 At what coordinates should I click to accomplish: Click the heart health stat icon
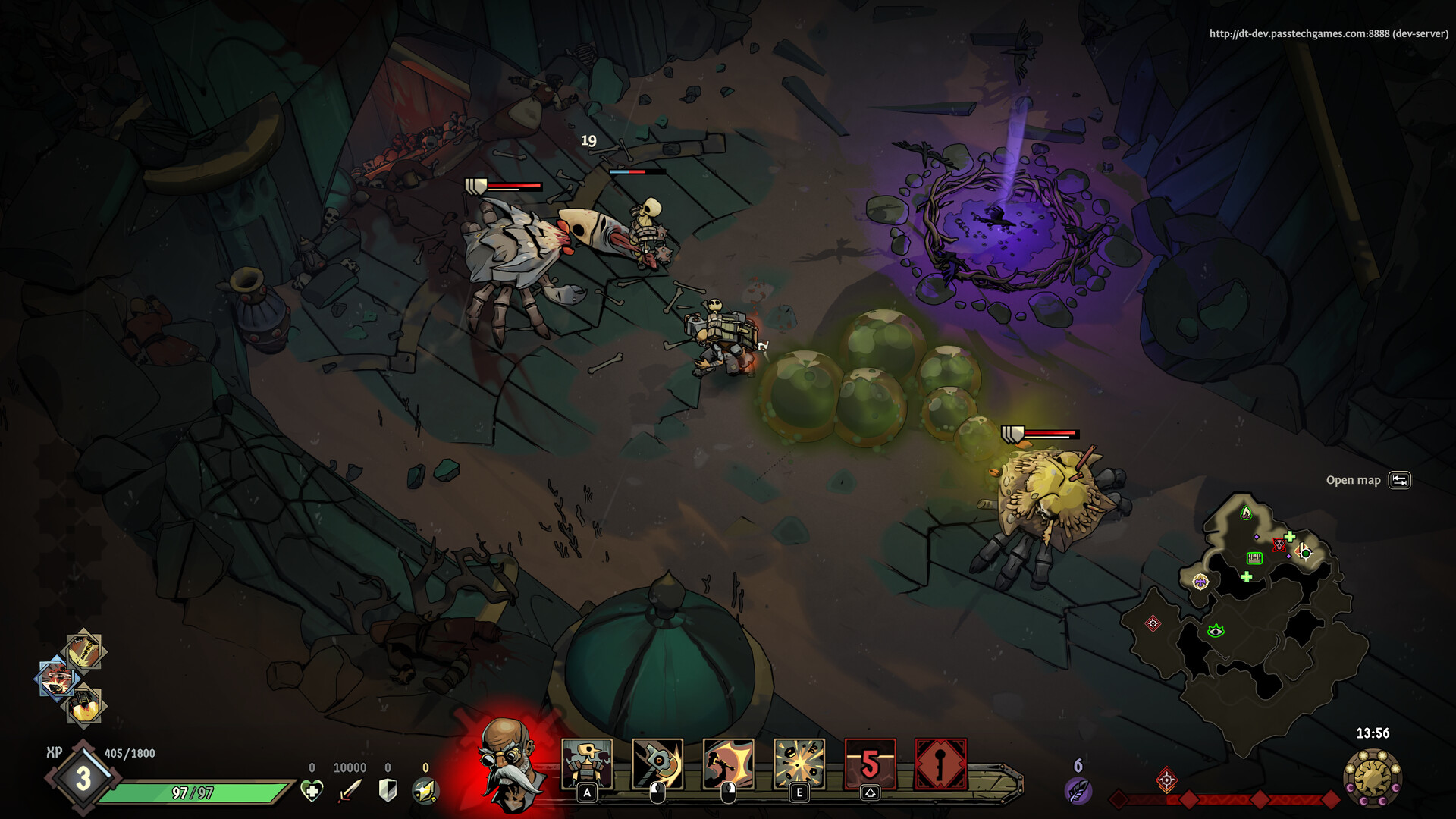coord(311,789)
